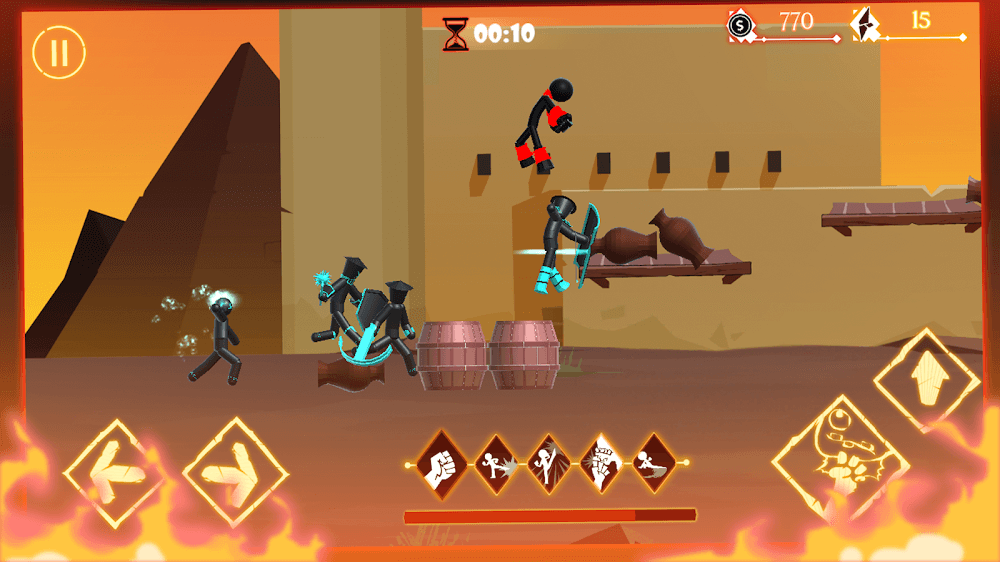The width and height of the screenshot is (1000, 562).
Task: Activate the side kick skill icon
Action: [495, 463]
